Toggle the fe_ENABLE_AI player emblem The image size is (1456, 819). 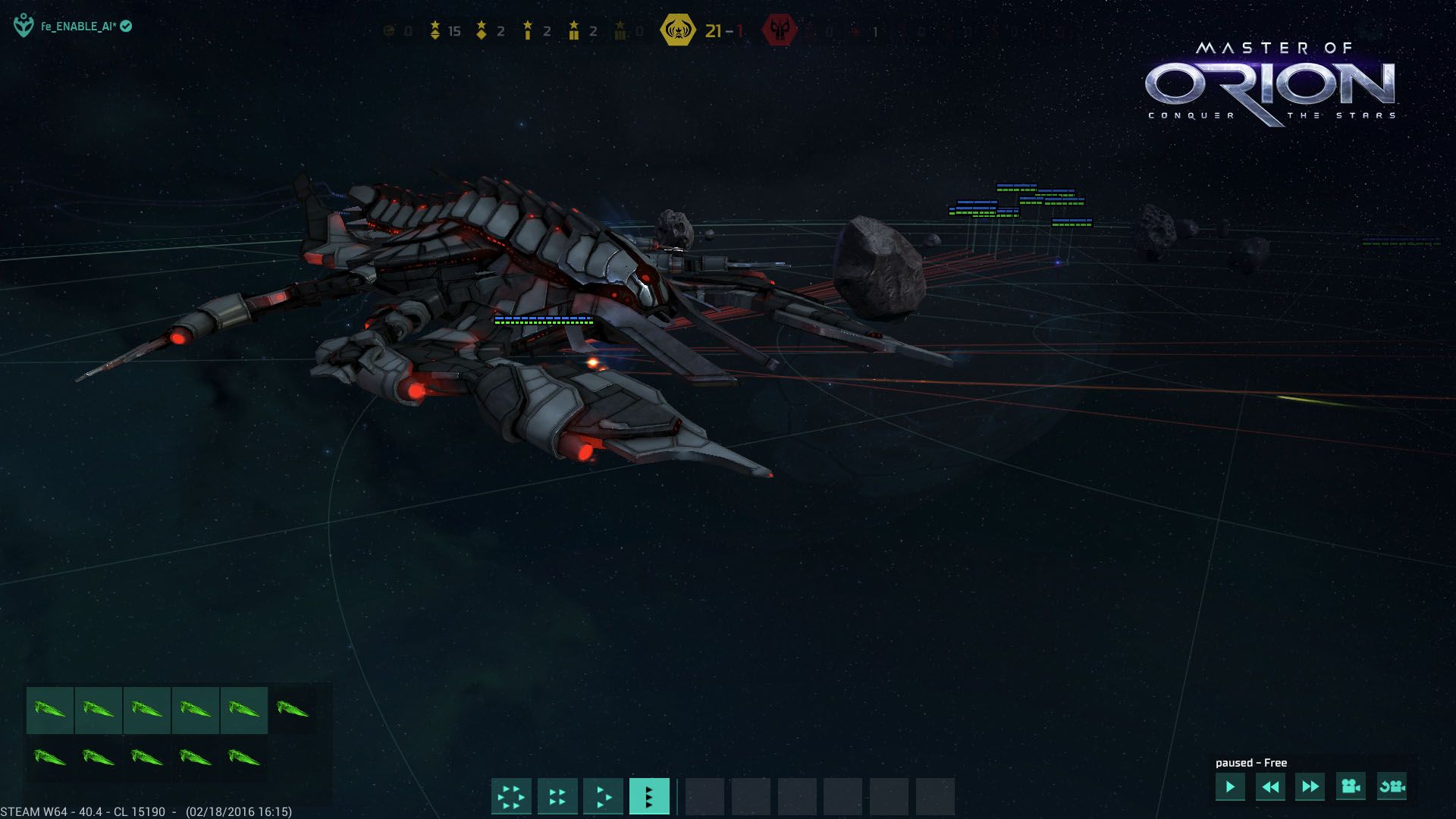point(23,25)
